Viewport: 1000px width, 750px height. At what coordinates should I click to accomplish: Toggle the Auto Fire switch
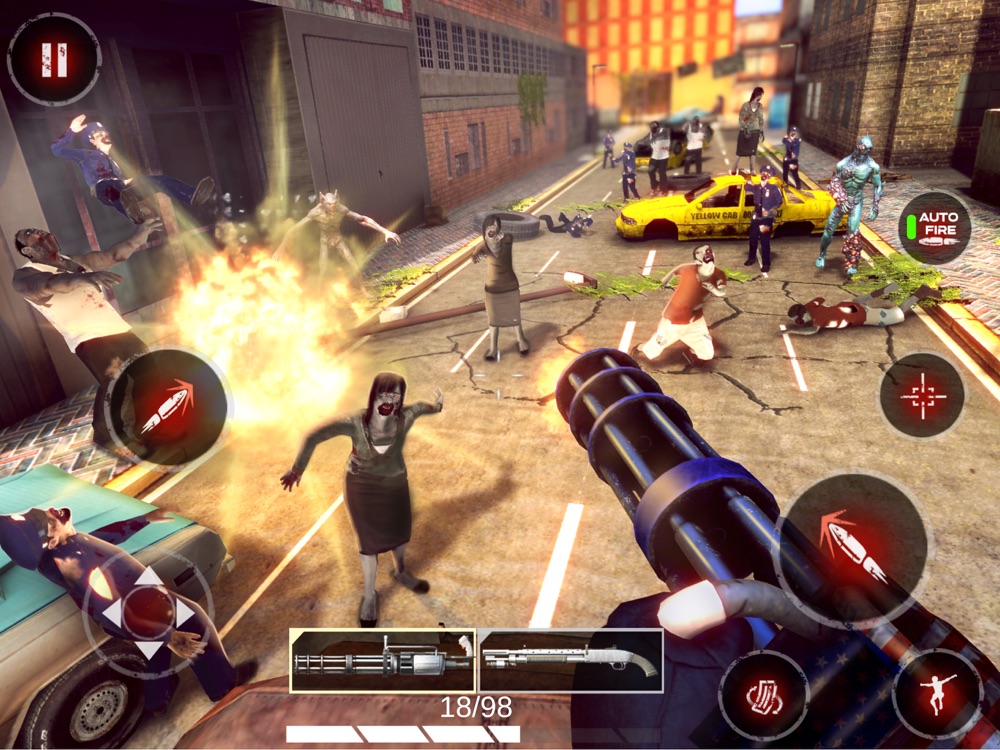click(x=934, y=228)
